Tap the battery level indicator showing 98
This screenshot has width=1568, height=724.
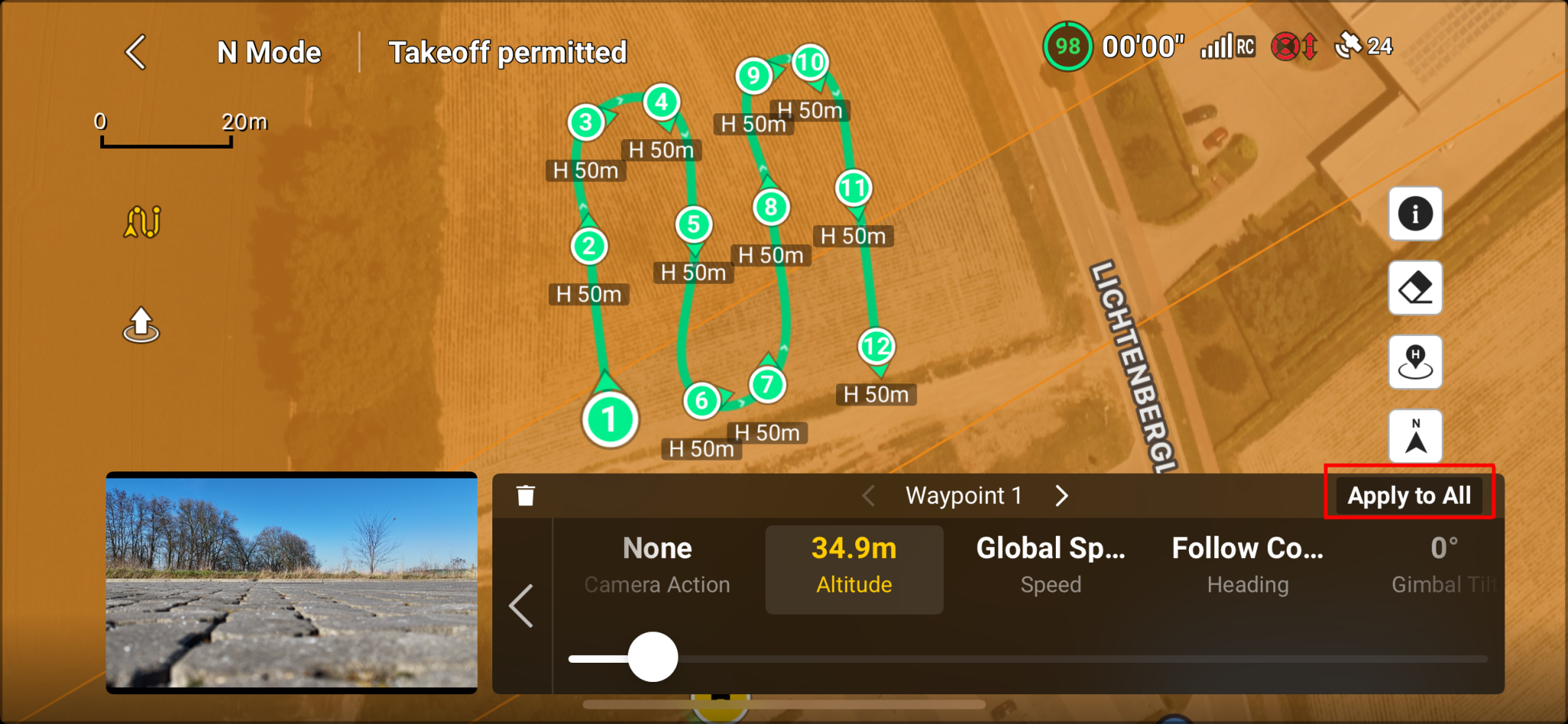tap(1067, 46)
